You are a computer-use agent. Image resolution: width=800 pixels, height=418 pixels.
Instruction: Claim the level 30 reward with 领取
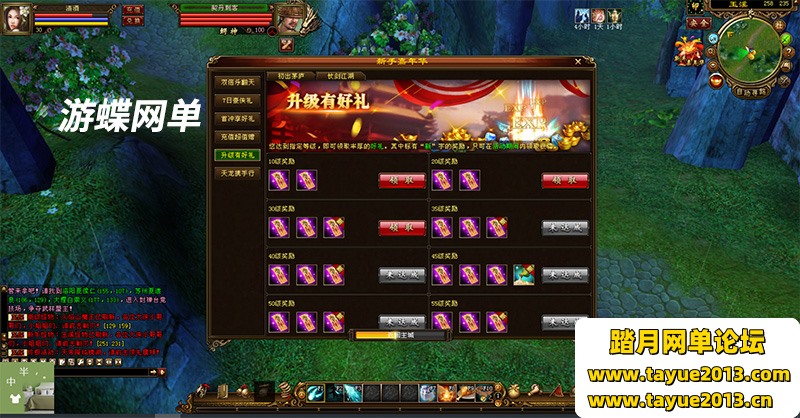pos(401,227)
